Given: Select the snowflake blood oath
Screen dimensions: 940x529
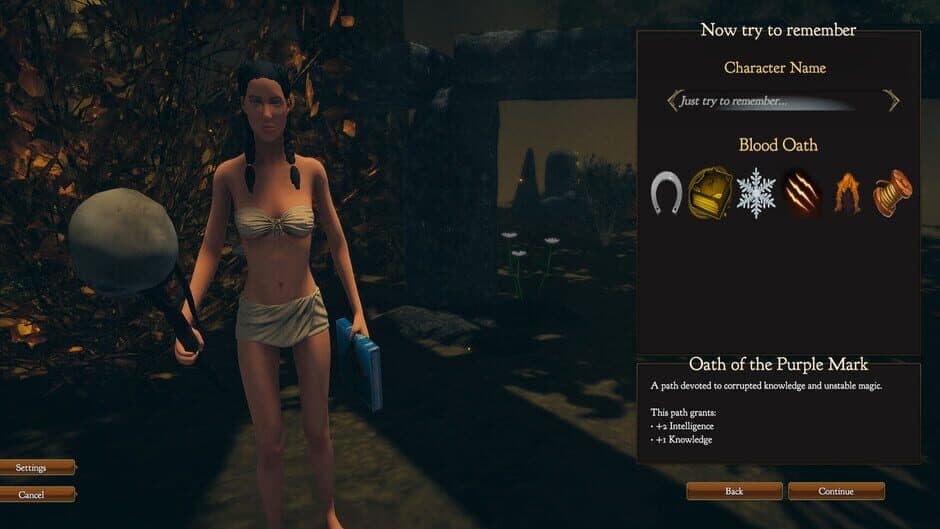Looking at the screenshot, I should point(756,192).
